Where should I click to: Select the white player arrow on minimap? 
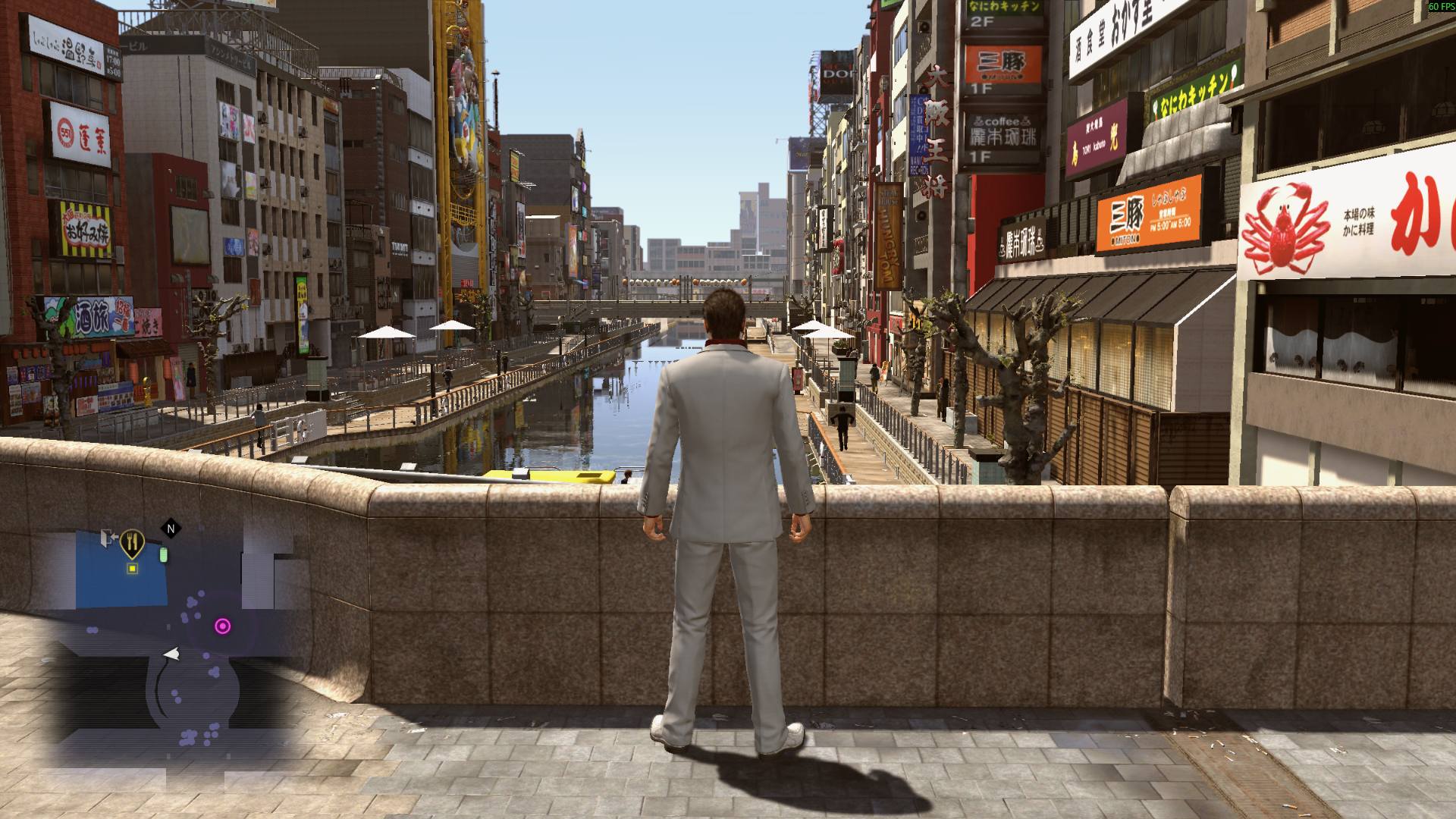pos(172,654)
